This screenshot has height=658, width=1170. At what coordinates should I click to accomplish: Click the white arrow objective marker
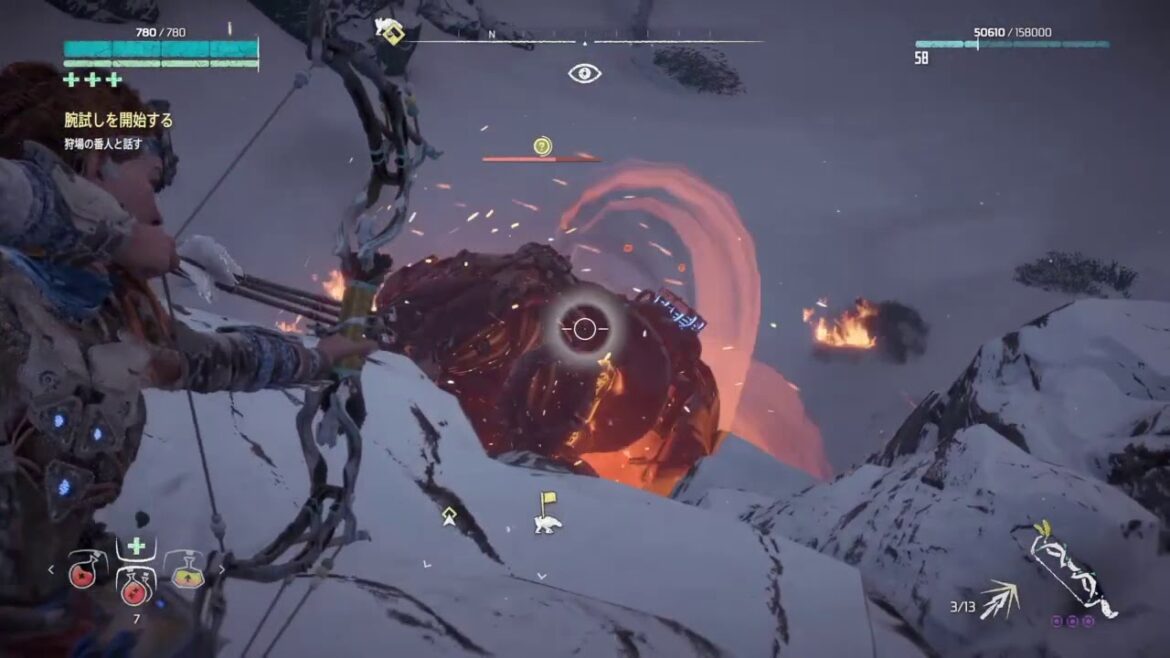point(450,515)
